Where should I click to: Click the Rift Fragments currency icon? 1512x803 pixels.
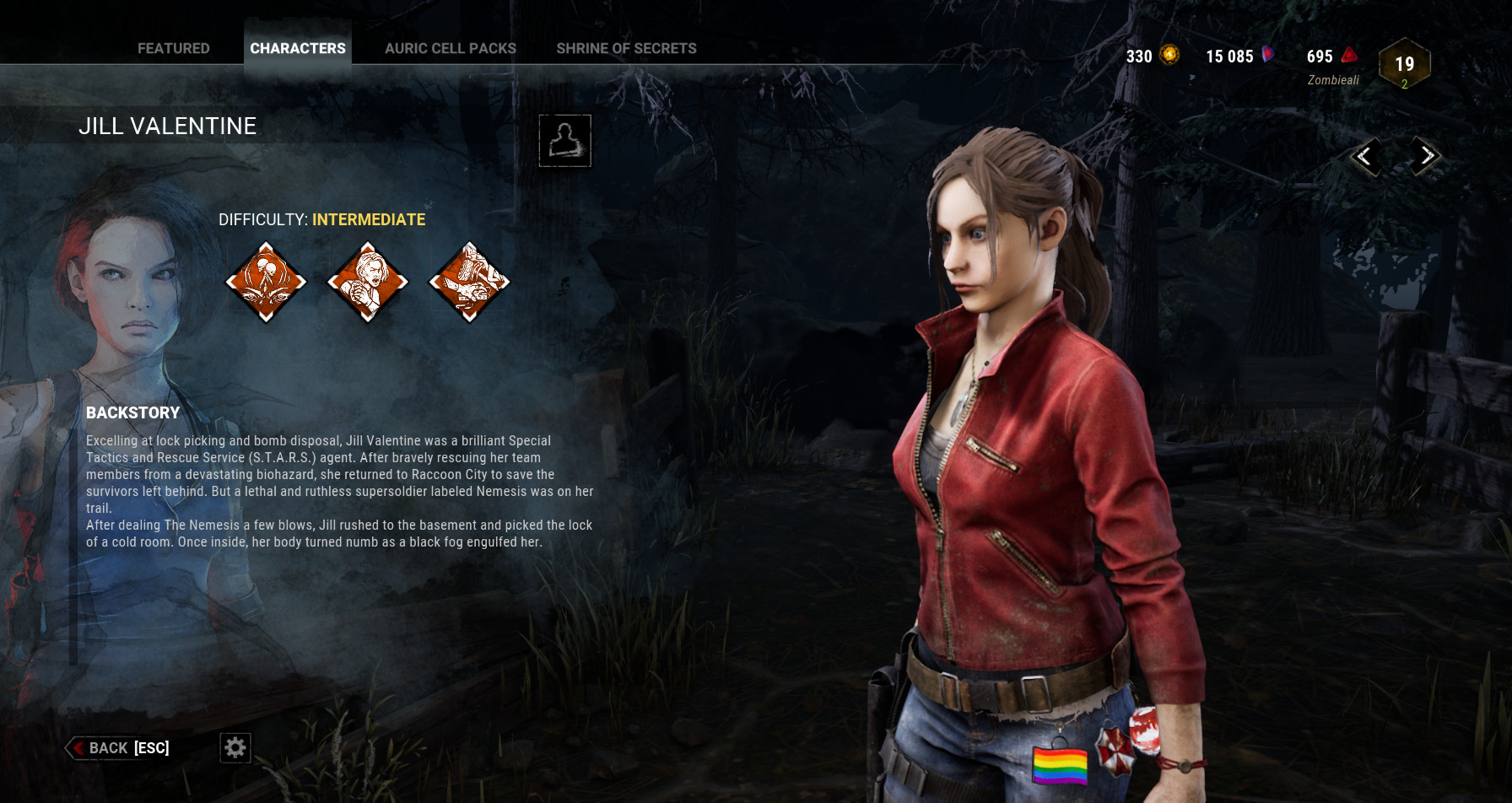click(1350, 56)
